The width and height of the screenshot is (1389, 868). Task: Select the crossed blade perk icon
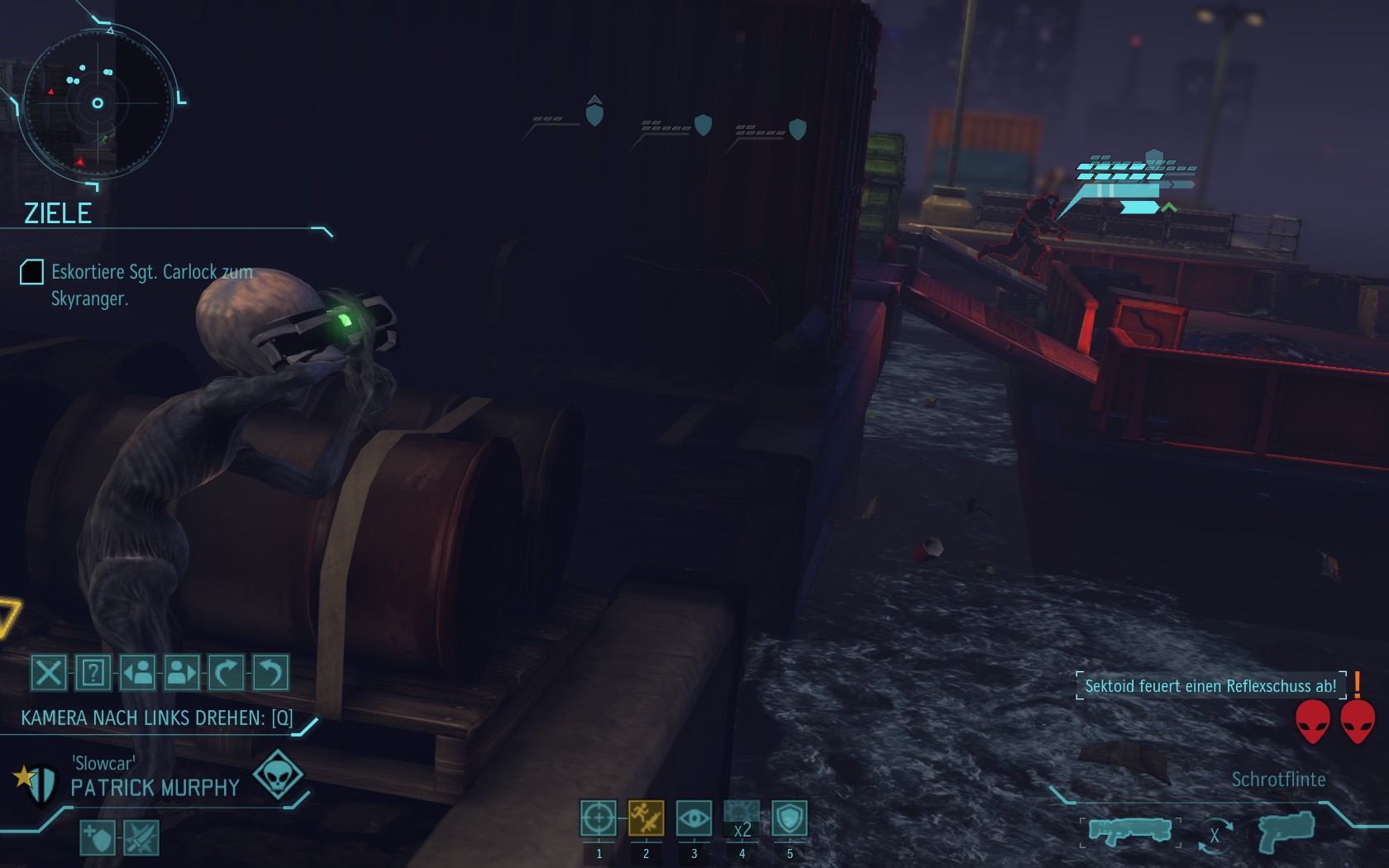(x=141, y=838)
